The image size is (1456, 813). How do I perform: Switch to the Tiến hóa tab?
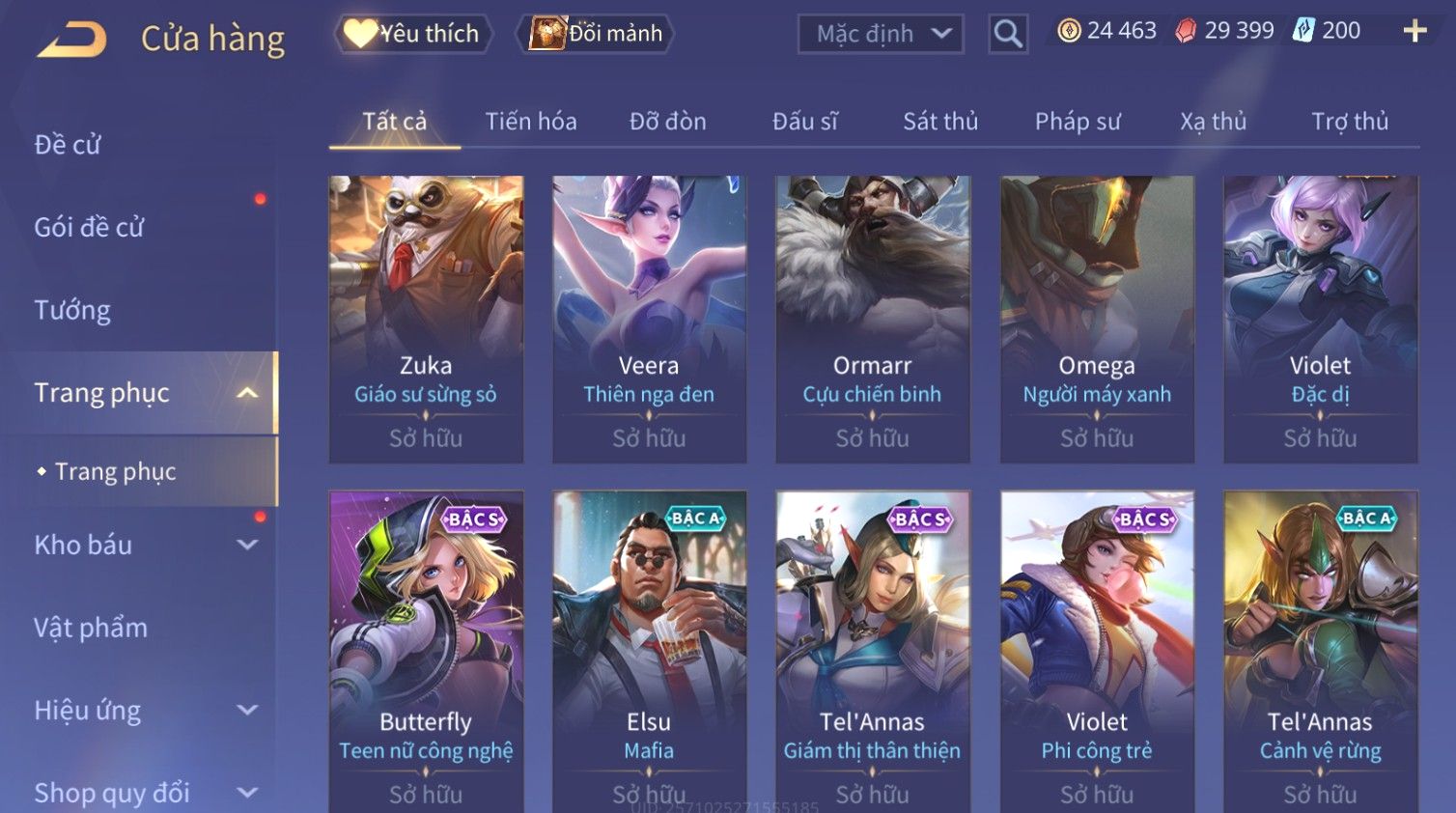[x=530, y=122]
